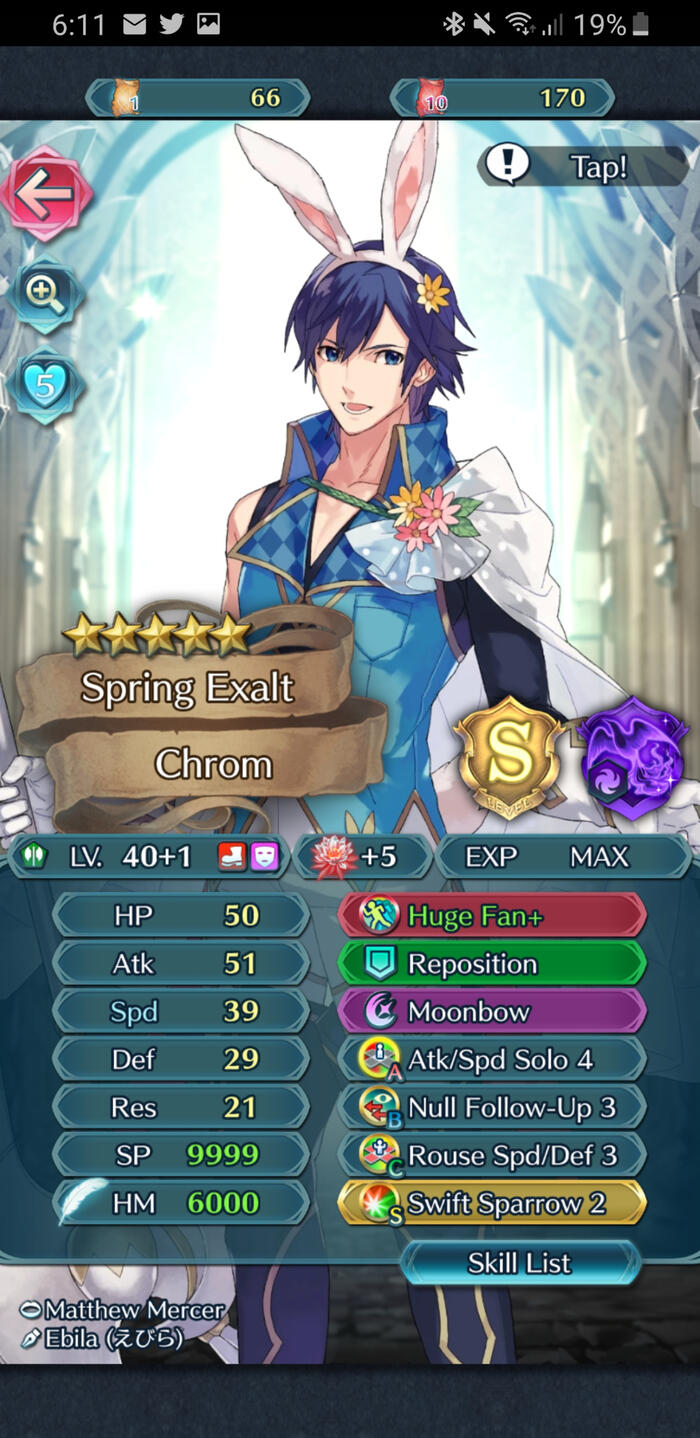This screenshot has width=700, height=1438.
Task: Tap the Dragonflower +5 indicator
Action: [361, 857]
